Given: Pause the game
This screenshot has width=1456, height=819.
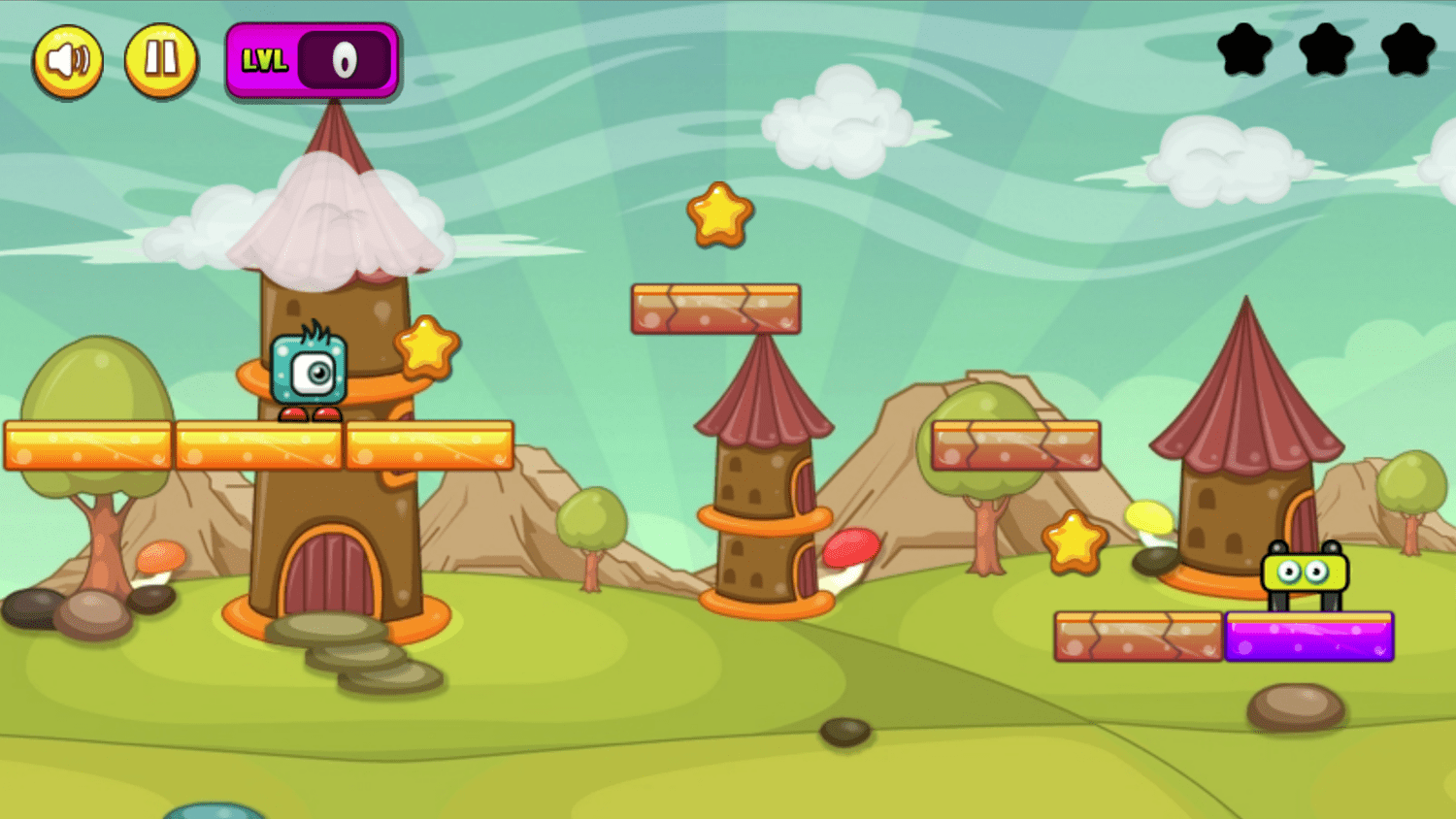Looking at the screenshot, I should (161, 60).
